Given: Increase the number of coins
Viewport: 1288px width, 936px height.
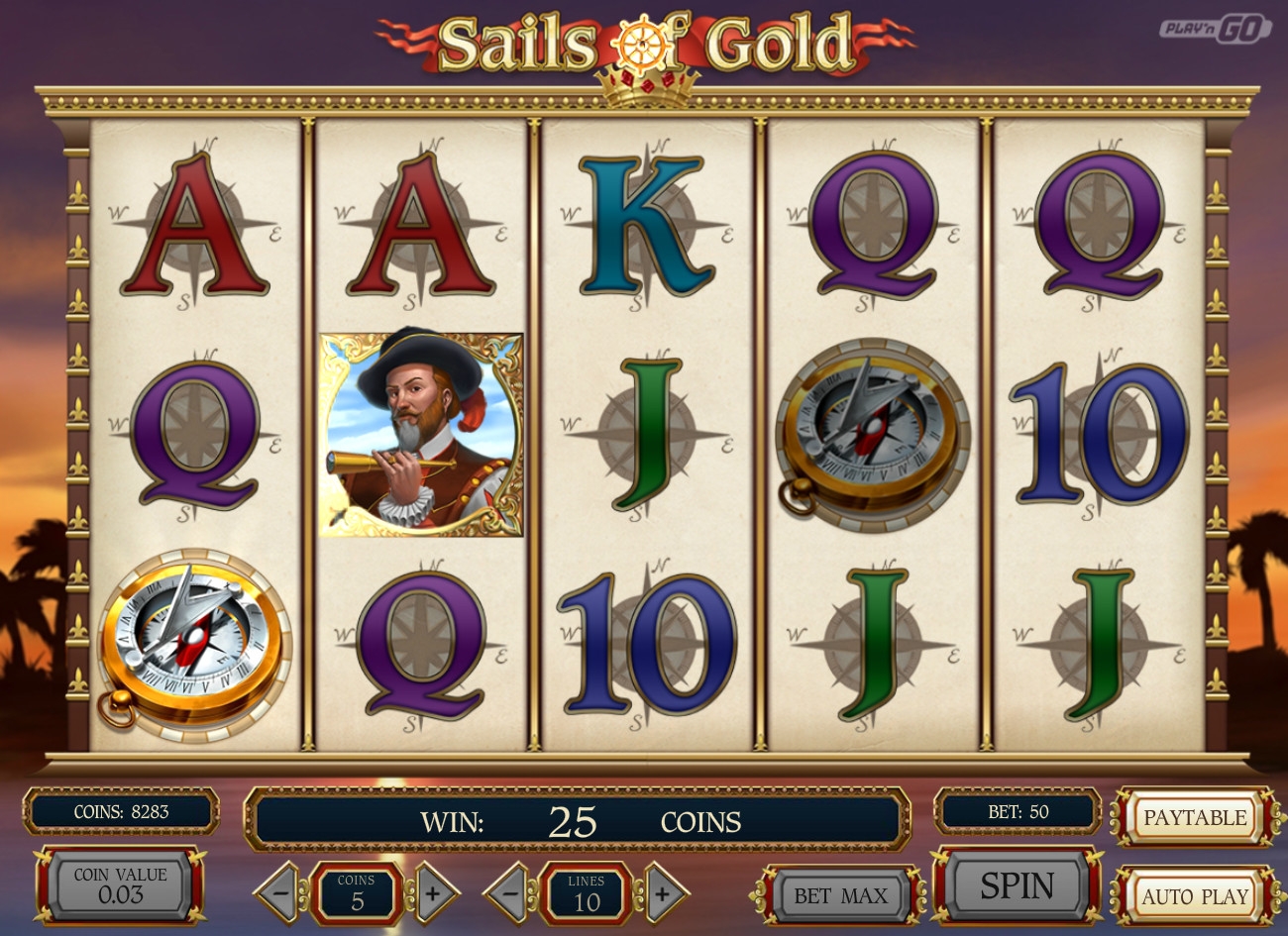Looking at the screenshot, I should tap(433, 892).
